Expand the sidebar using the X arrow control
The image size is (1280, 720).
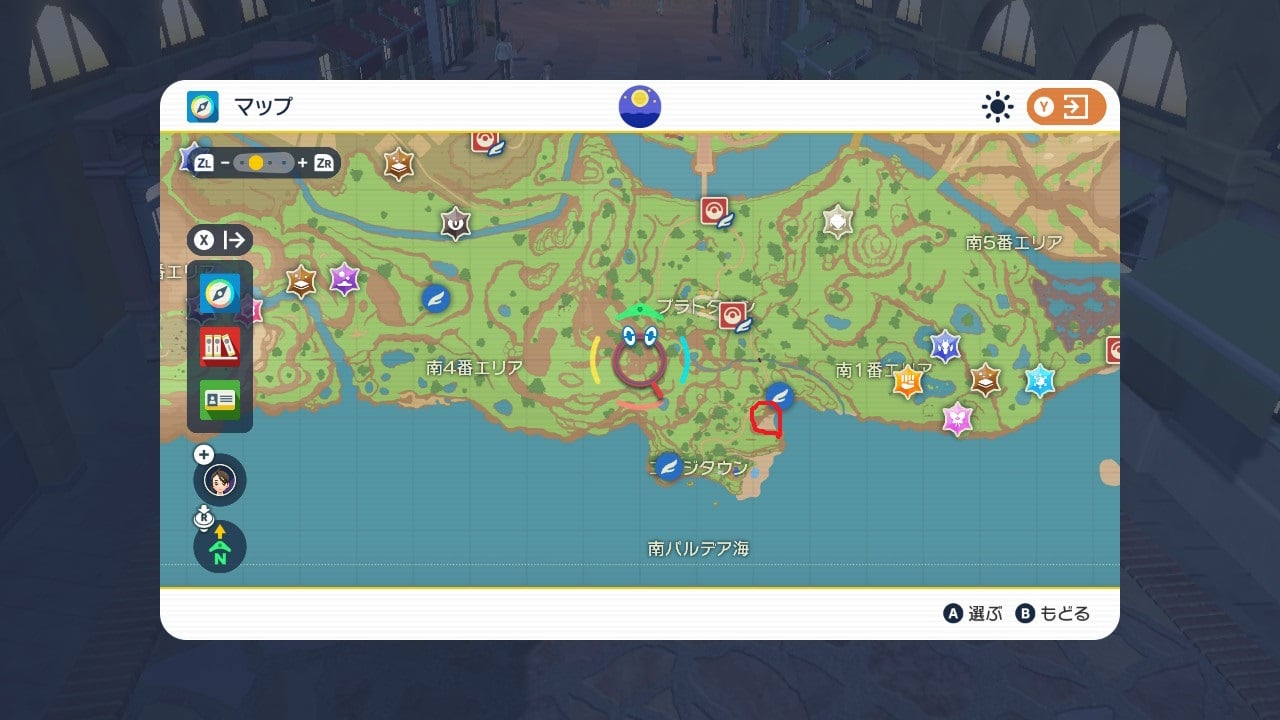point(221,239)
